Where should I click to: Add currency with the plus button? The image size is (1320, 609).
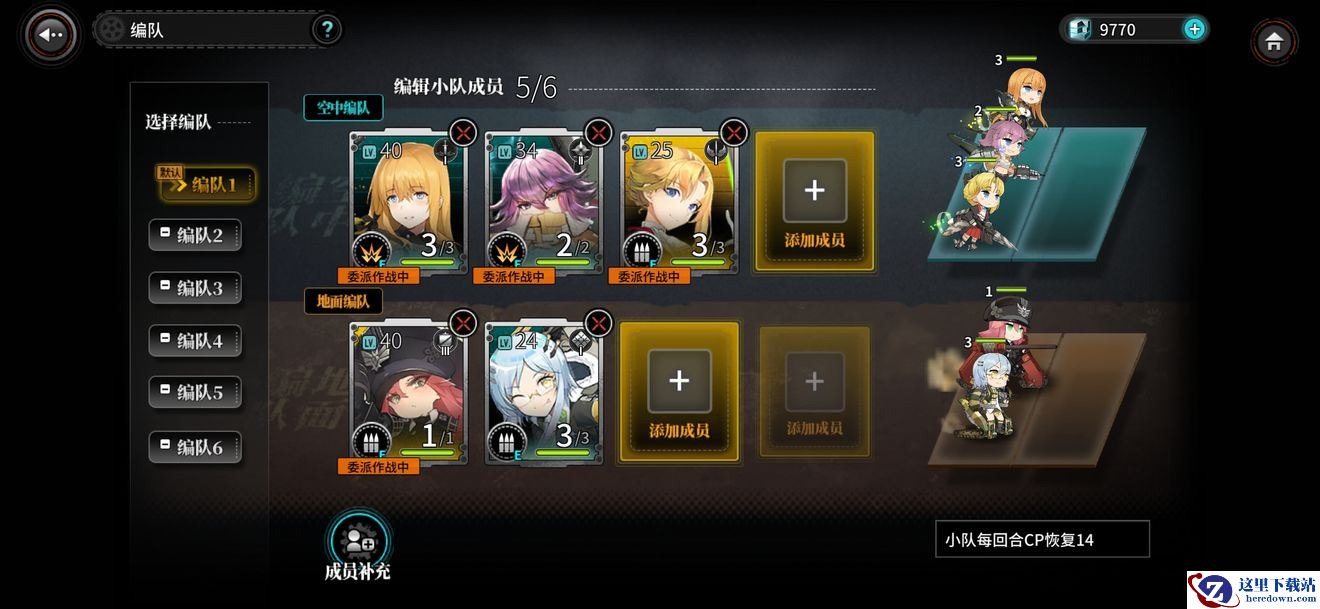point(1194,29)
